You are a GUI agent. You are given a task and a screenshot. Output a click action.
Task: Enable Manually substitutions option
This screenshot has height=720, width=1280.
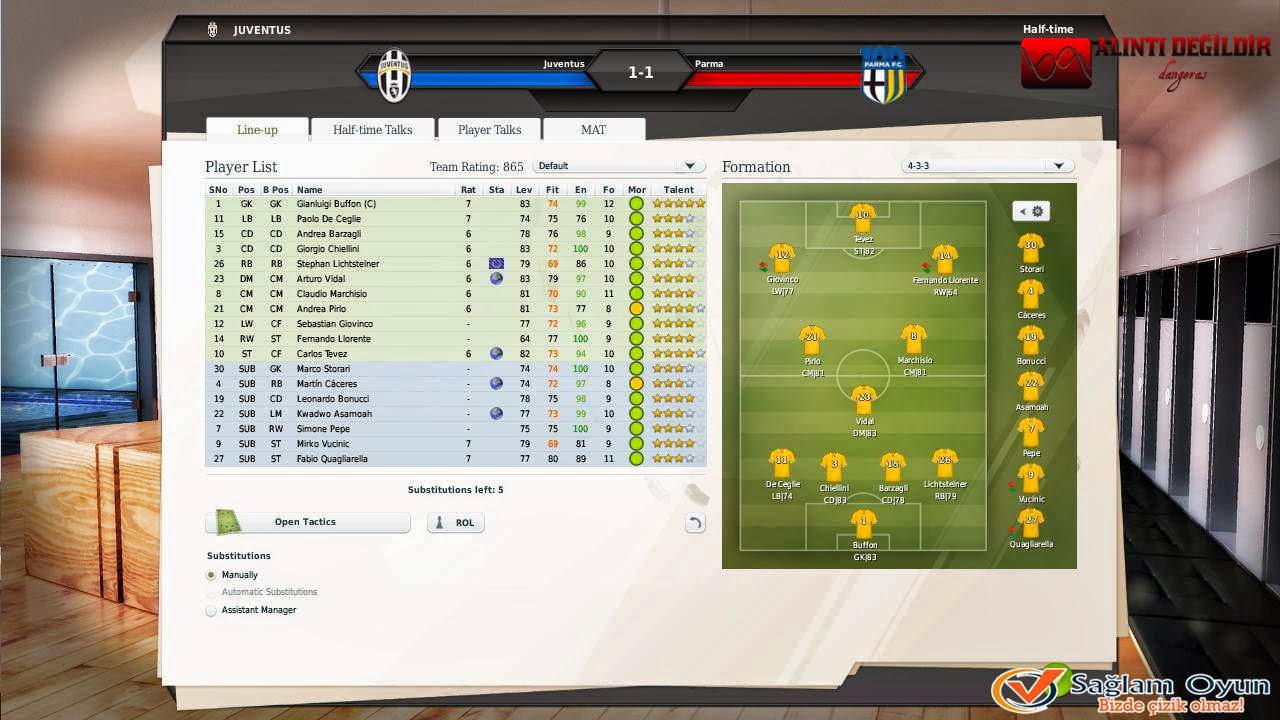(211, 575)
